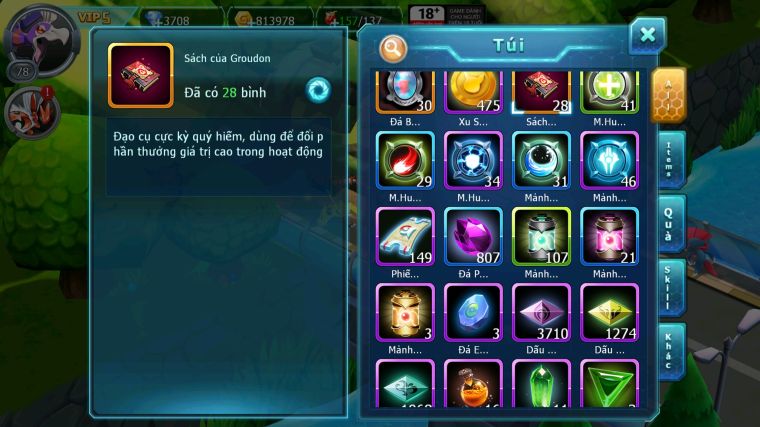Pick the green canister shard with 107
Screen dimensions: 760x427
point(541,238)
